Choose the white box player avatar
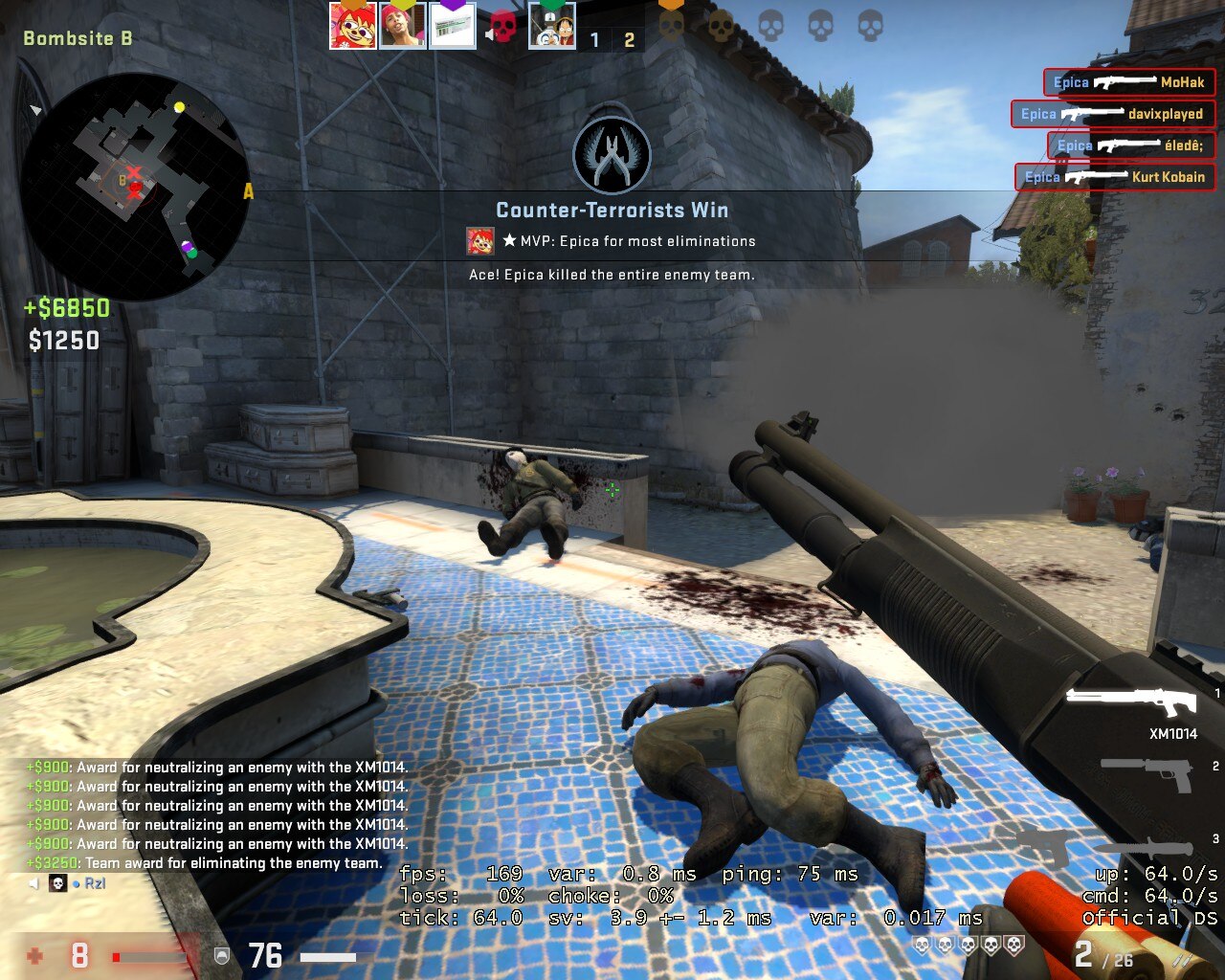The width and height of the screenshot is (1225, 980). tap(452, 25)
